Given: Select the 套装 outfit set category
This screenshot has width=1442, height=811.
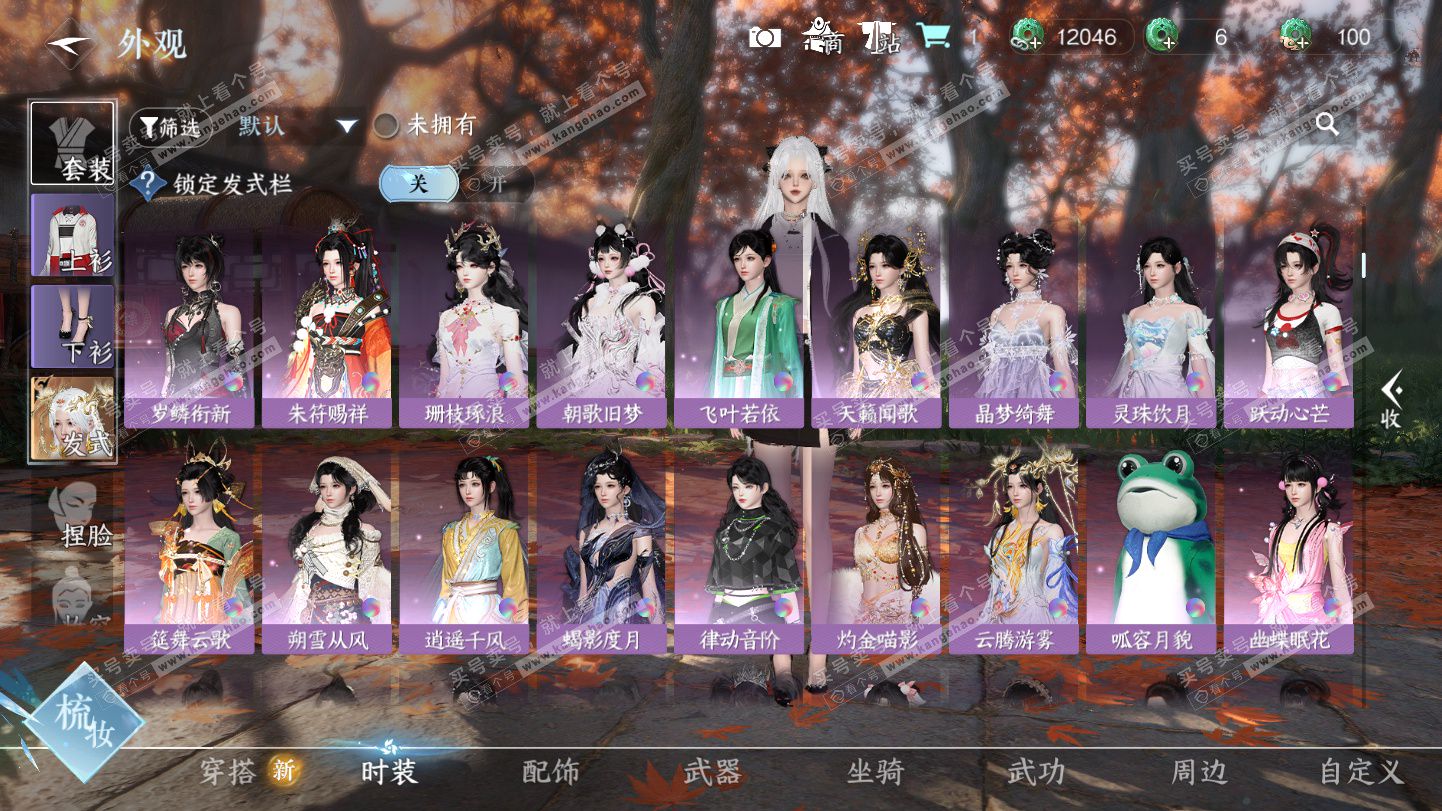Looking at the screenshot, I should click(x=72, y=143).
